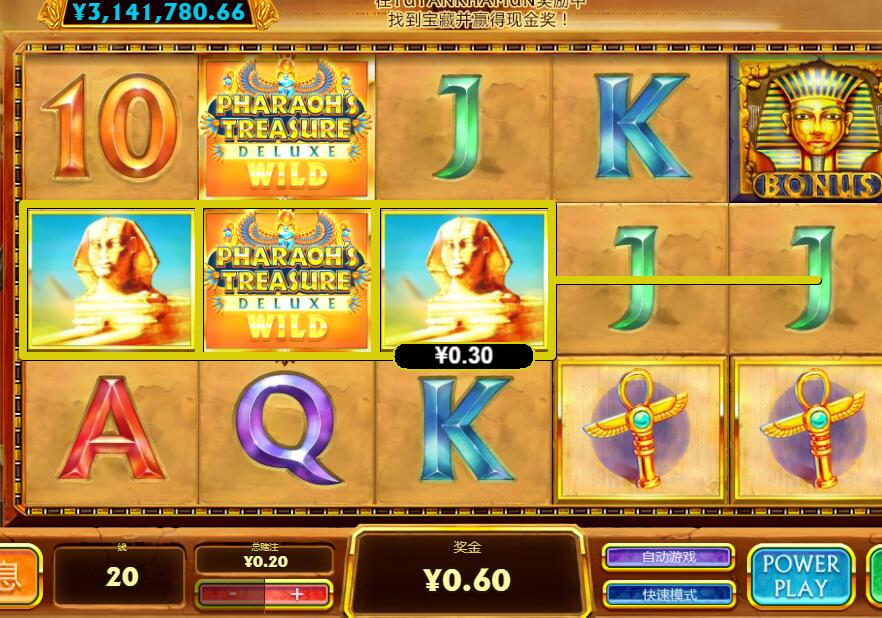Increase the total bet with plus button
This screenshot has height=618, width=882.
(297, 594)
